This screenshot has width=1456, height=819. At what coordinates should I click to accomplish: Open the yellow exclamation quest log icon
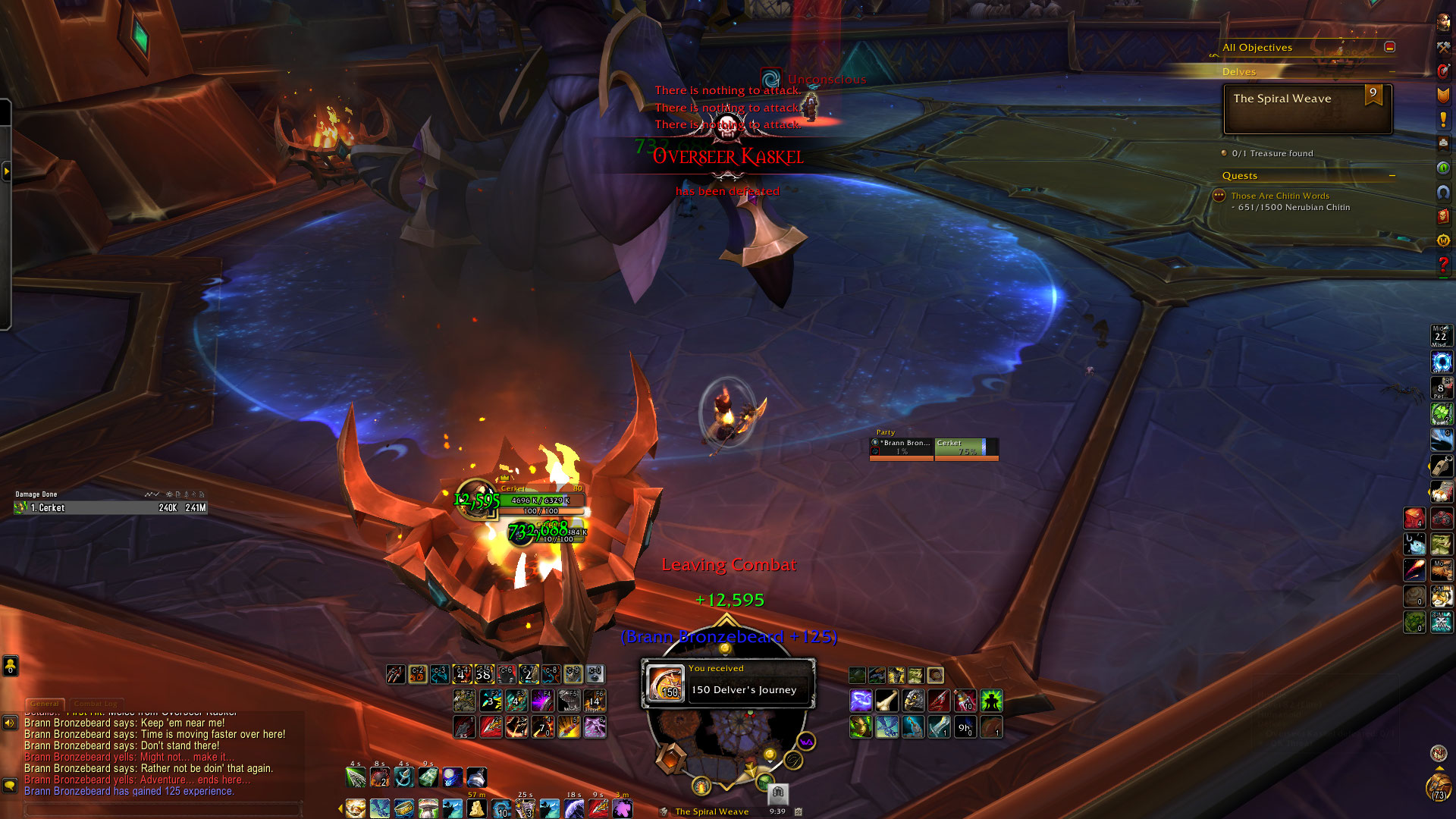coord(1442,120)
